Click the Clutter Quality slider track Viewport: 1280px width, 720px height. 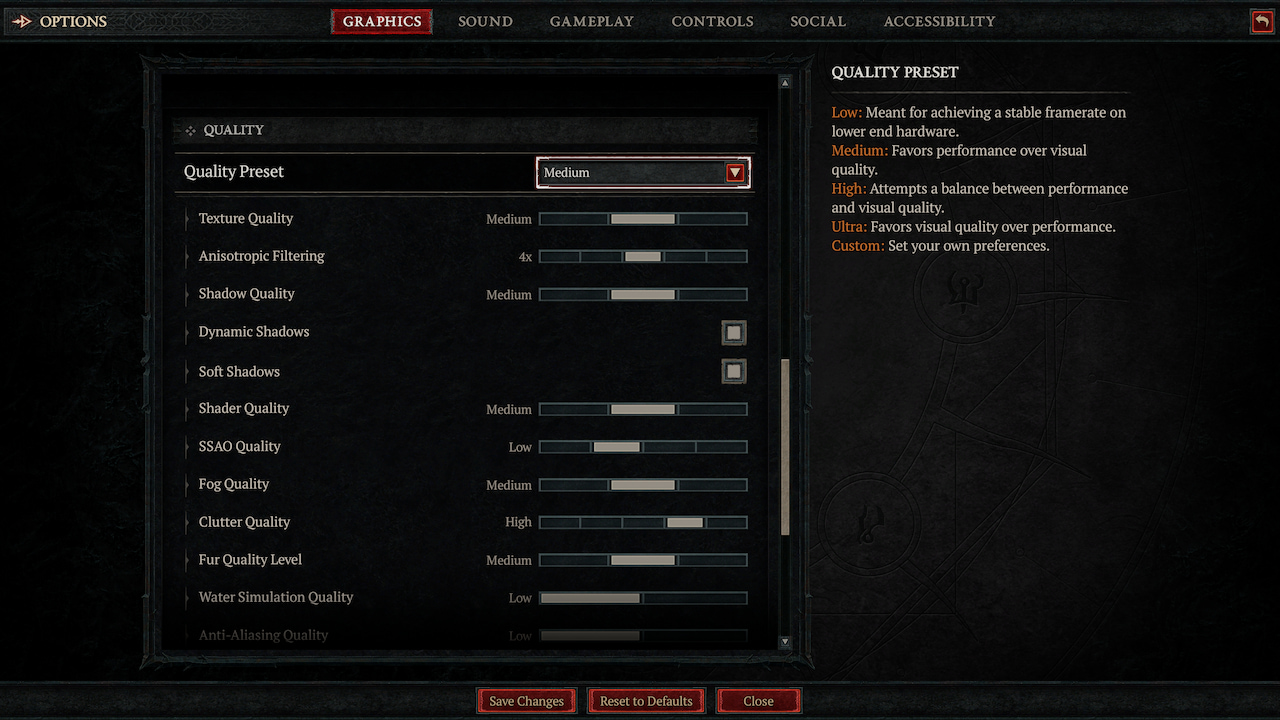(x=643, y=522)
